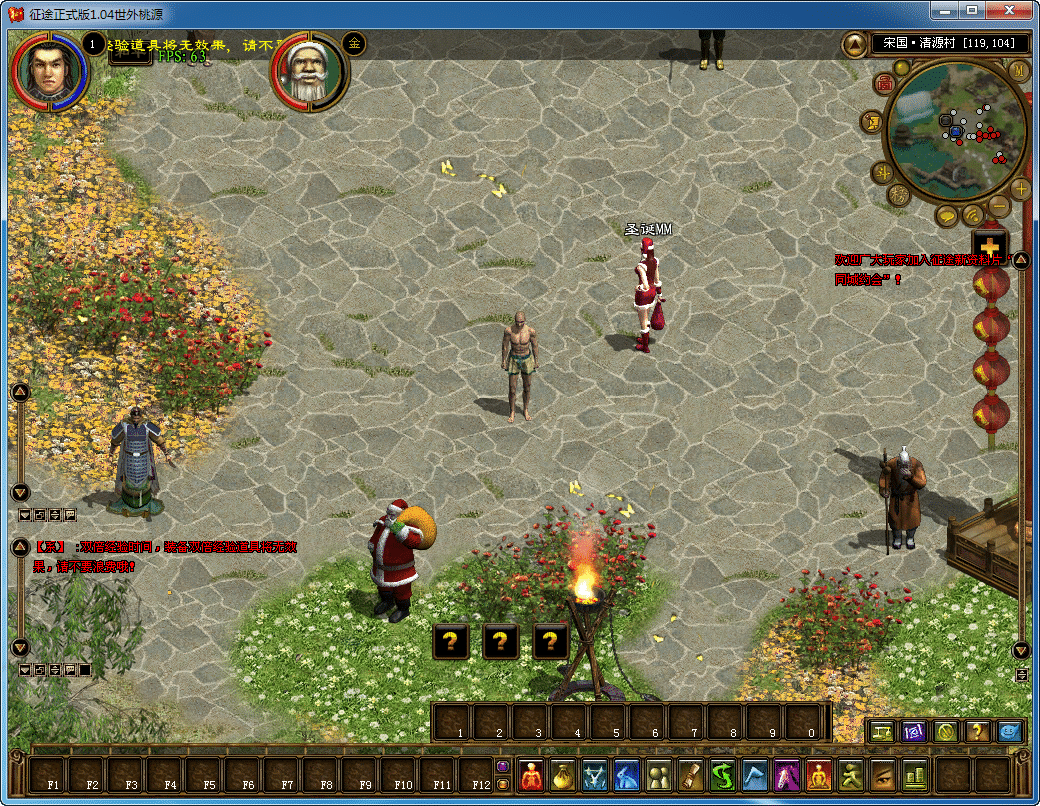Click the speech bubble button under minimap
Image resolution: width=1040 pixels, height=806 pixels.
(x=948, y=215)
